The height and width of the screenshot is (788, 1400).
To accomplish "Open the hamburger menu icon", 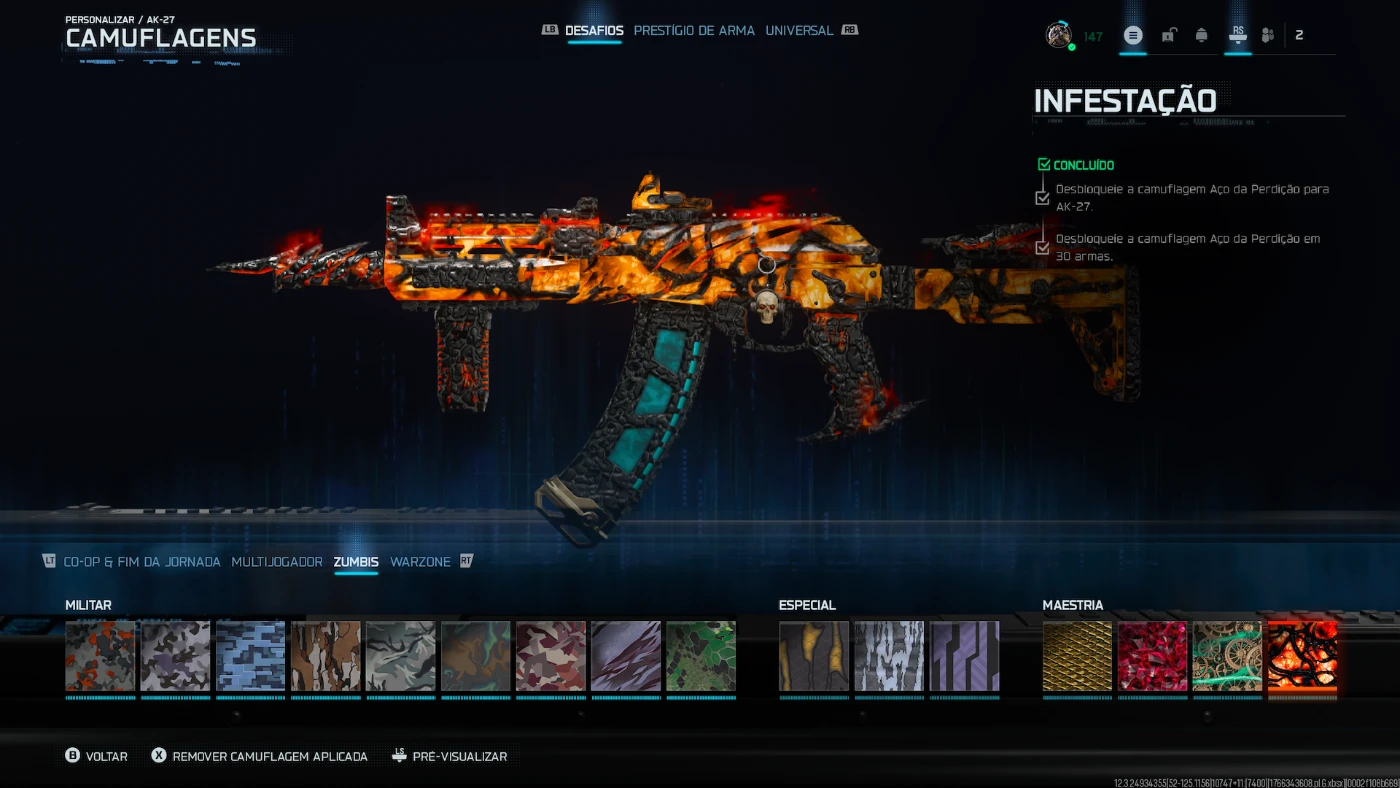I will (1133, 35).
